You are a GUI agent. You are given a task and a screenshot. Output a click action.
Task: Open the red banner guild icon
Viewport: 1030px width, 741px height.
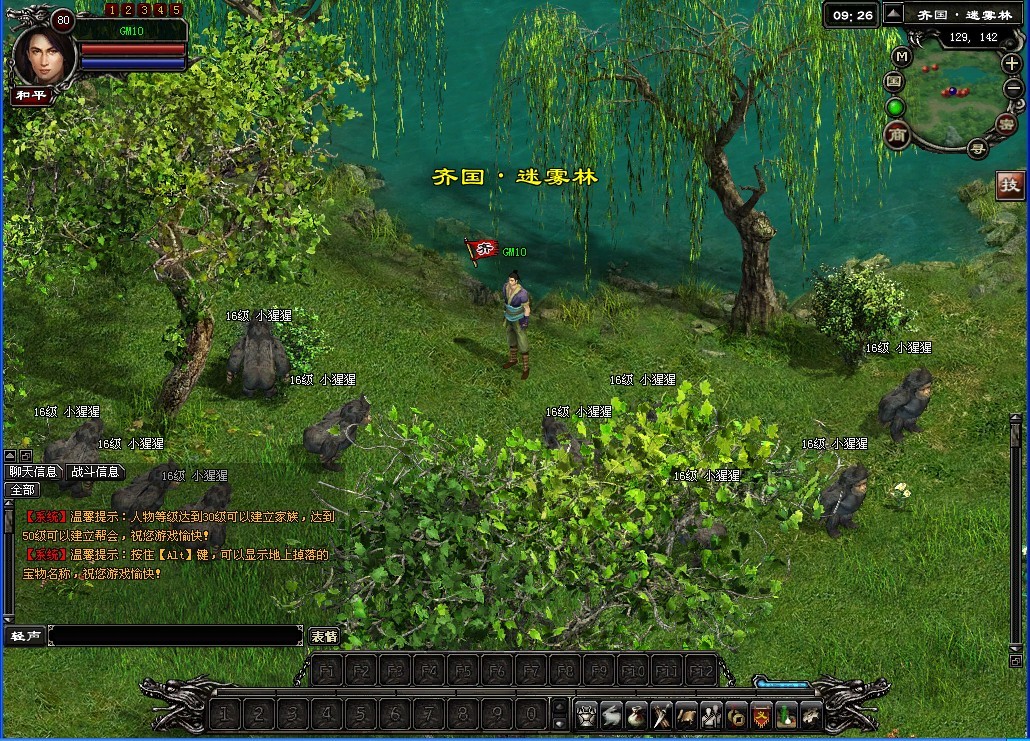(x=761, y=714)
